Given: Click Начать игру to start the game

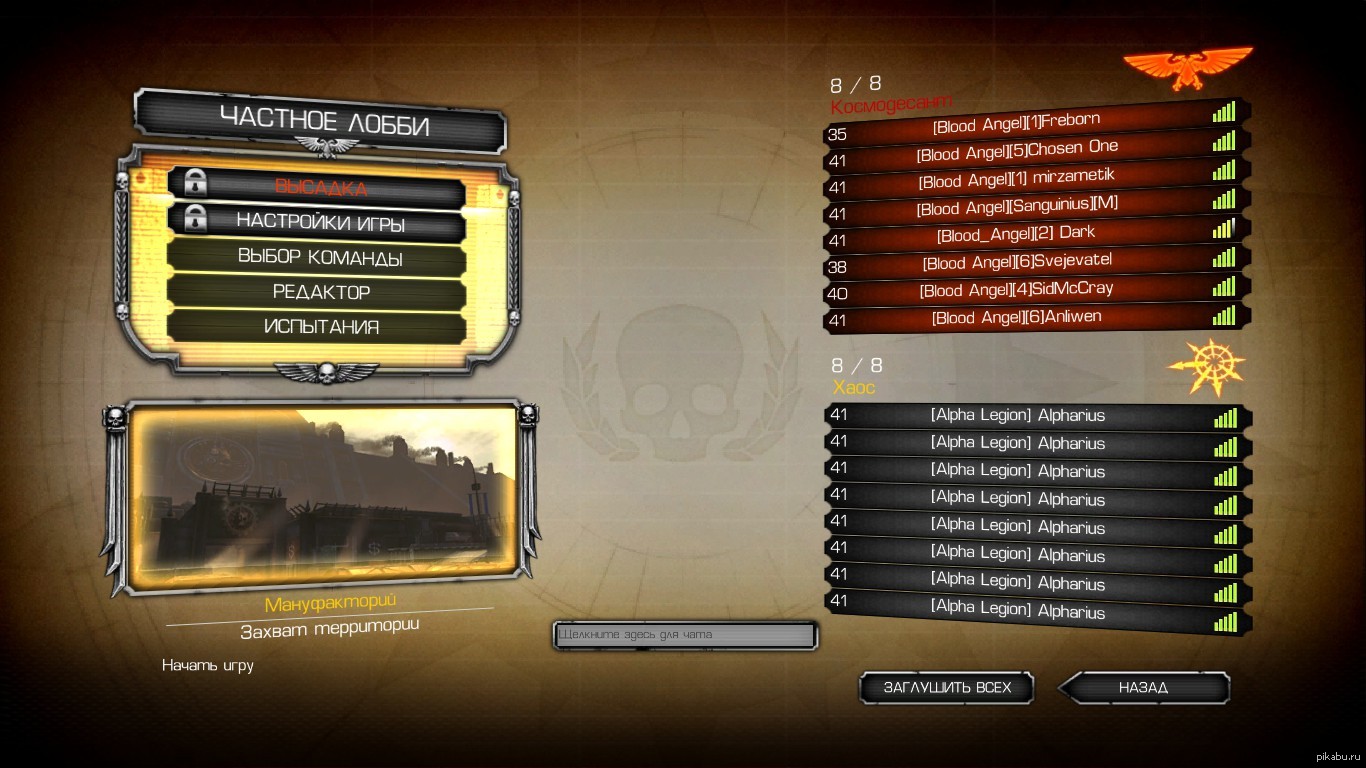Looking at the screenshot, I should click(208, 665).
